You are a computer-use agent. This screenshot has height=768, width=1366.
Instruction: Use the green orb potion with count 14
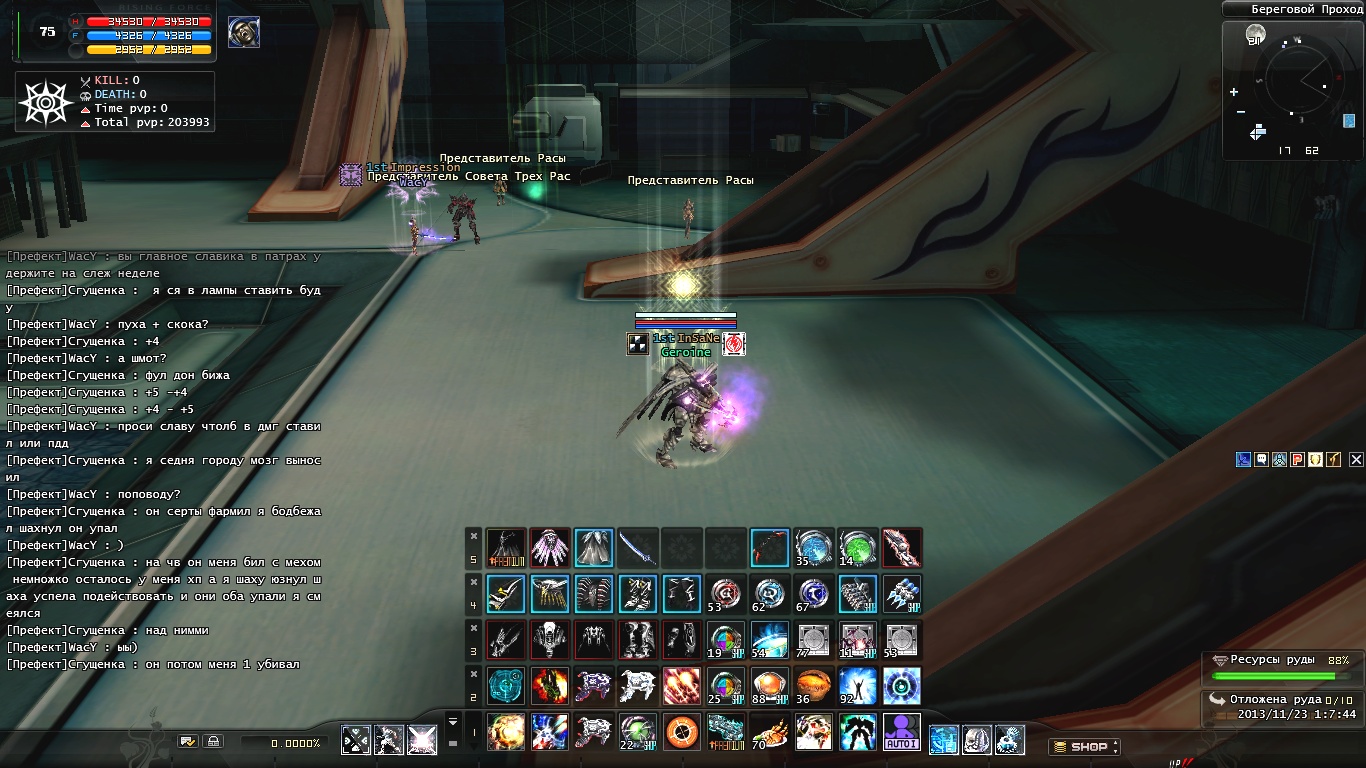857,548
